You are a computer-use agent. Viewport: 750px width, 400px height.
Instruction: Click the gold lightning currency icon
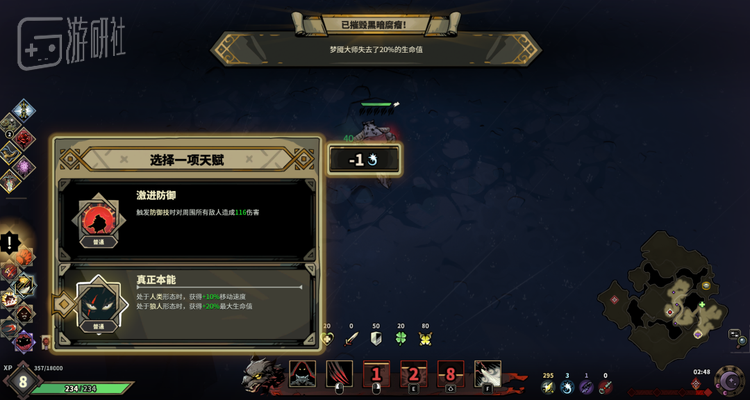pos(547,386)
